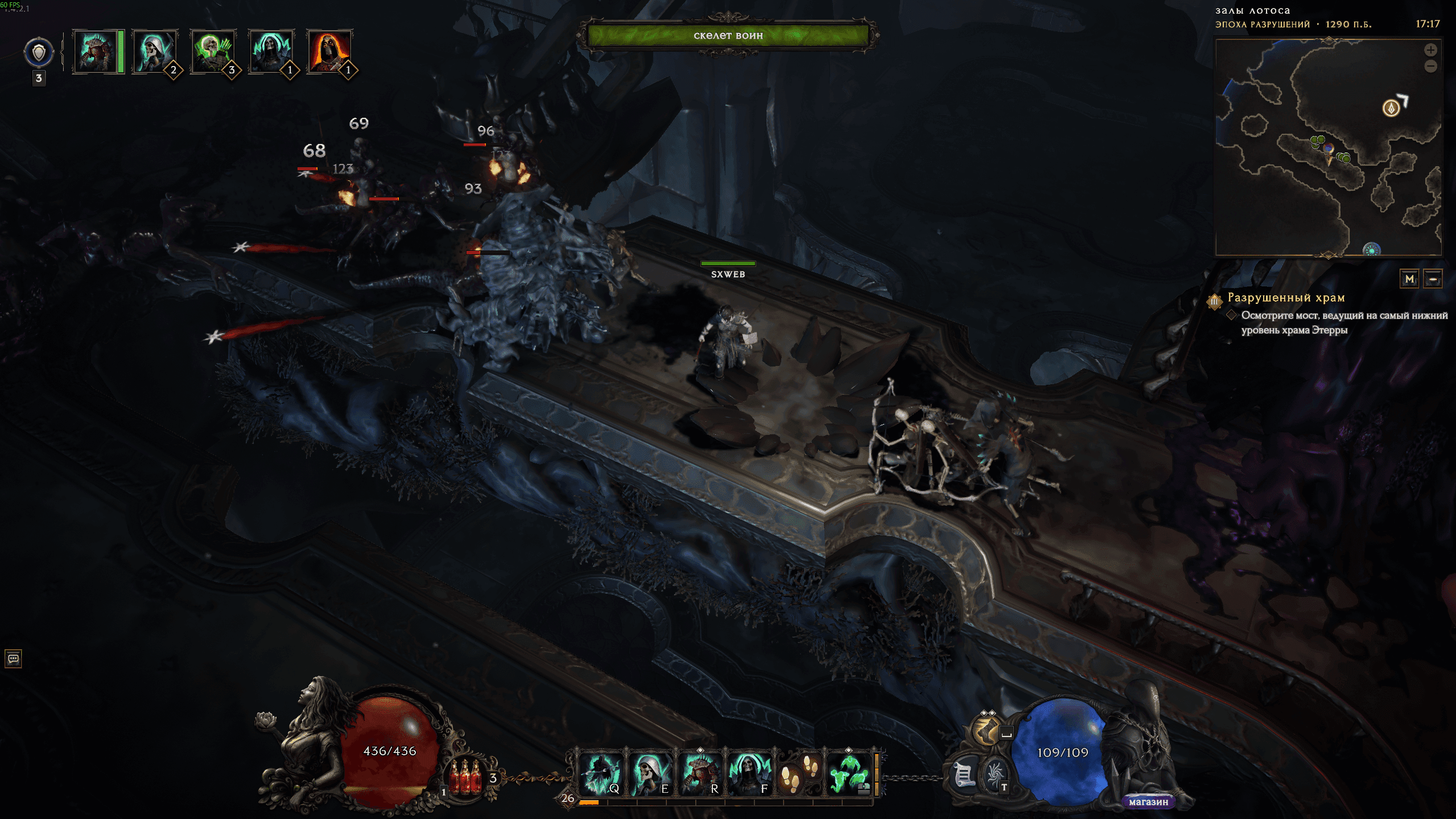Open the scroll icon beside mana orb
This screenshot has height=819, width=1456.
click(x=964, y=775)
